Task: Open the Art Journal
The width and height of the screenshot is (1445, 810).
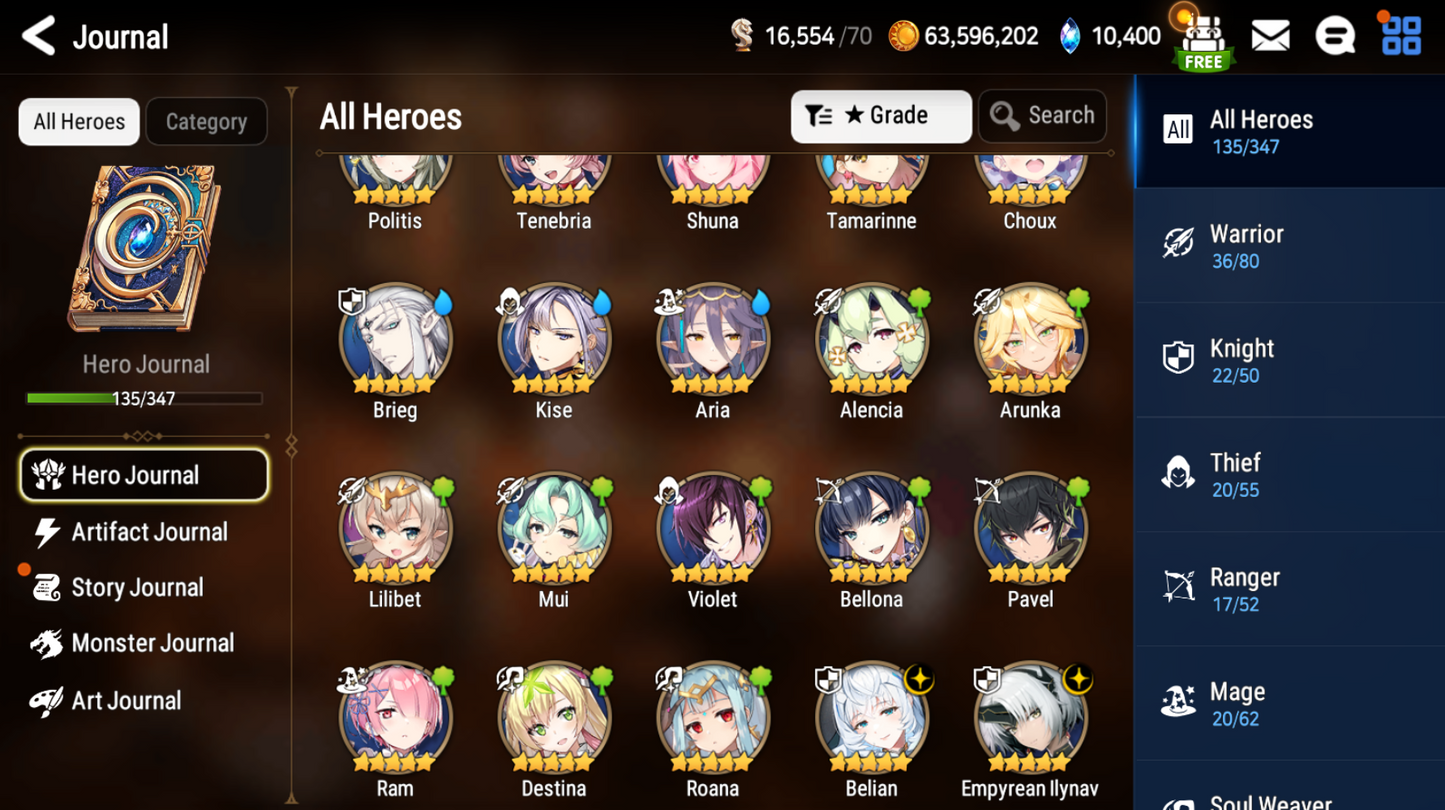Action: point(125,700)
